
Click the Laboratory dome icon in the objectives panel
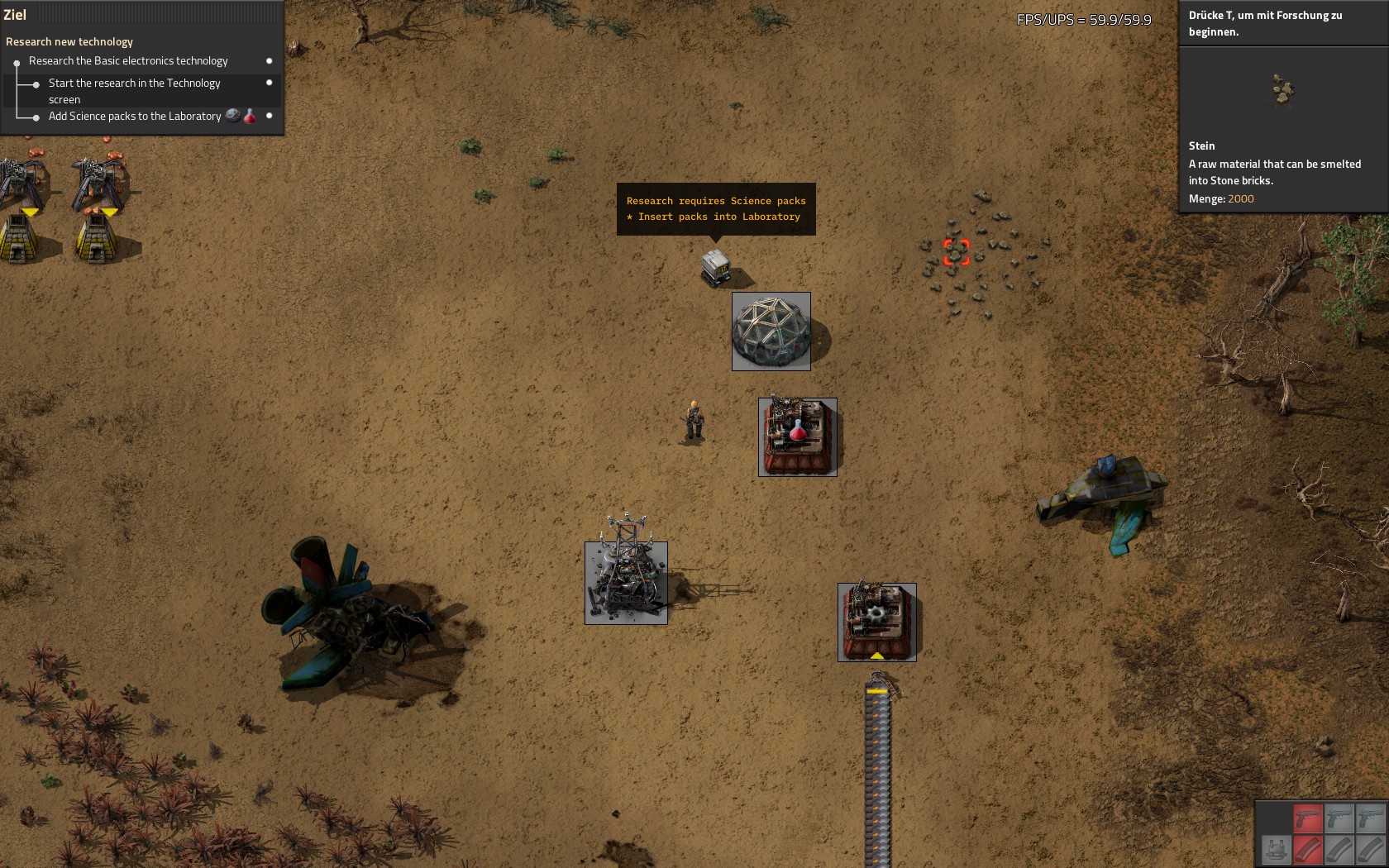[233, 116]
